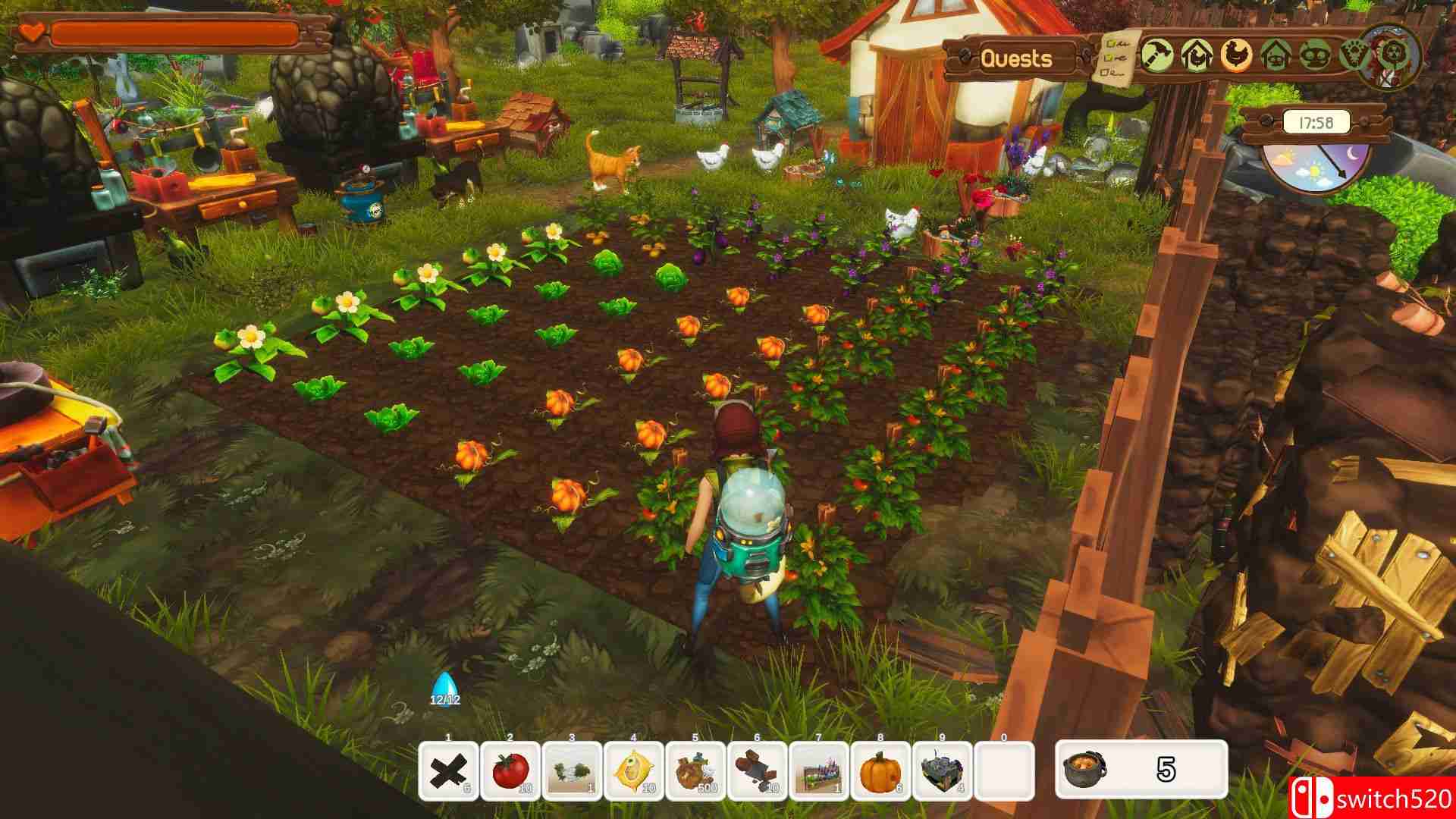This screenshot has width=1456, height=819.
Task: Open the Quests panel
Action: point(1016,58)
